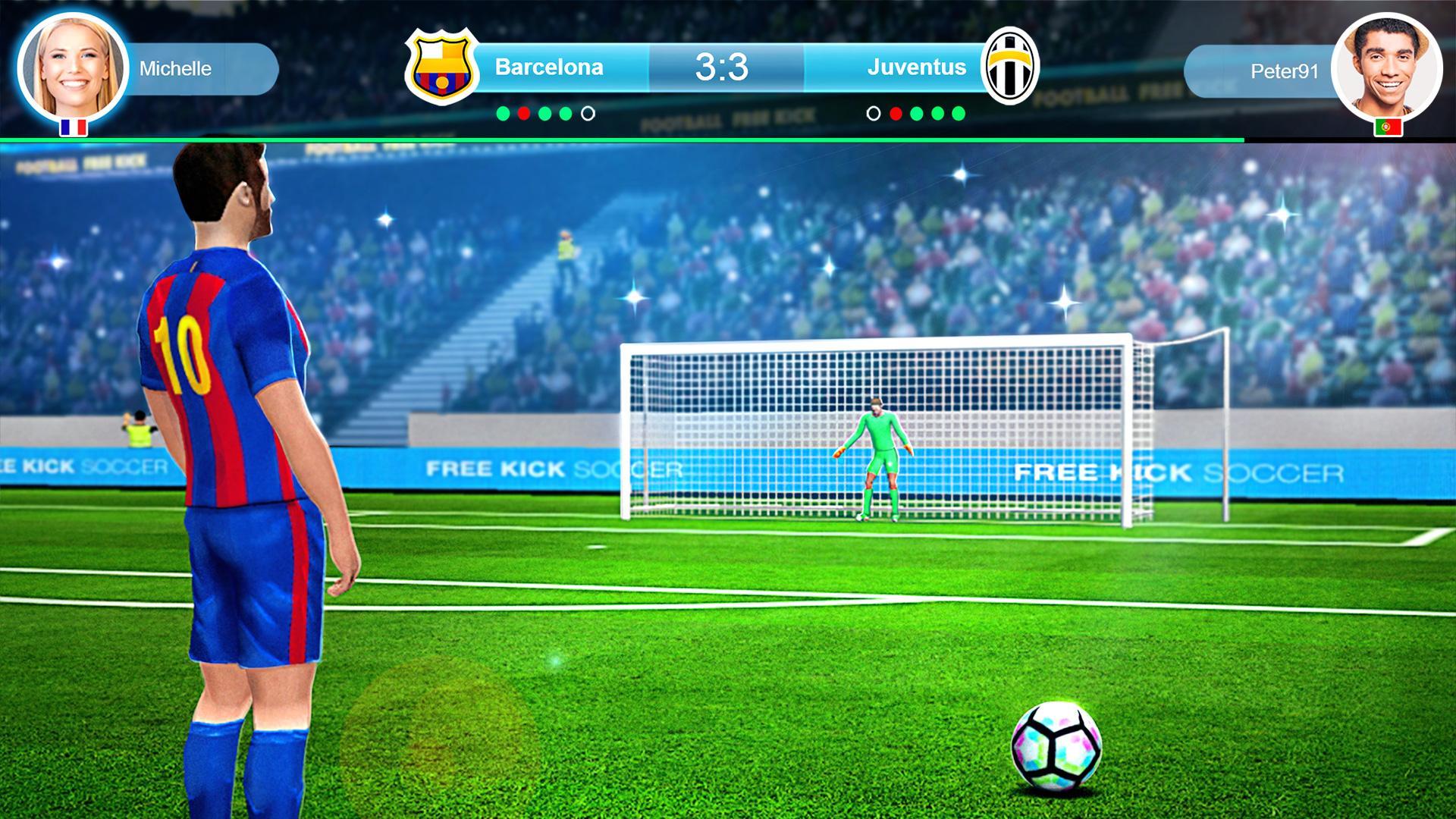
Task: Select the Barcelona team name label
Action: click(x=548, y=67)
